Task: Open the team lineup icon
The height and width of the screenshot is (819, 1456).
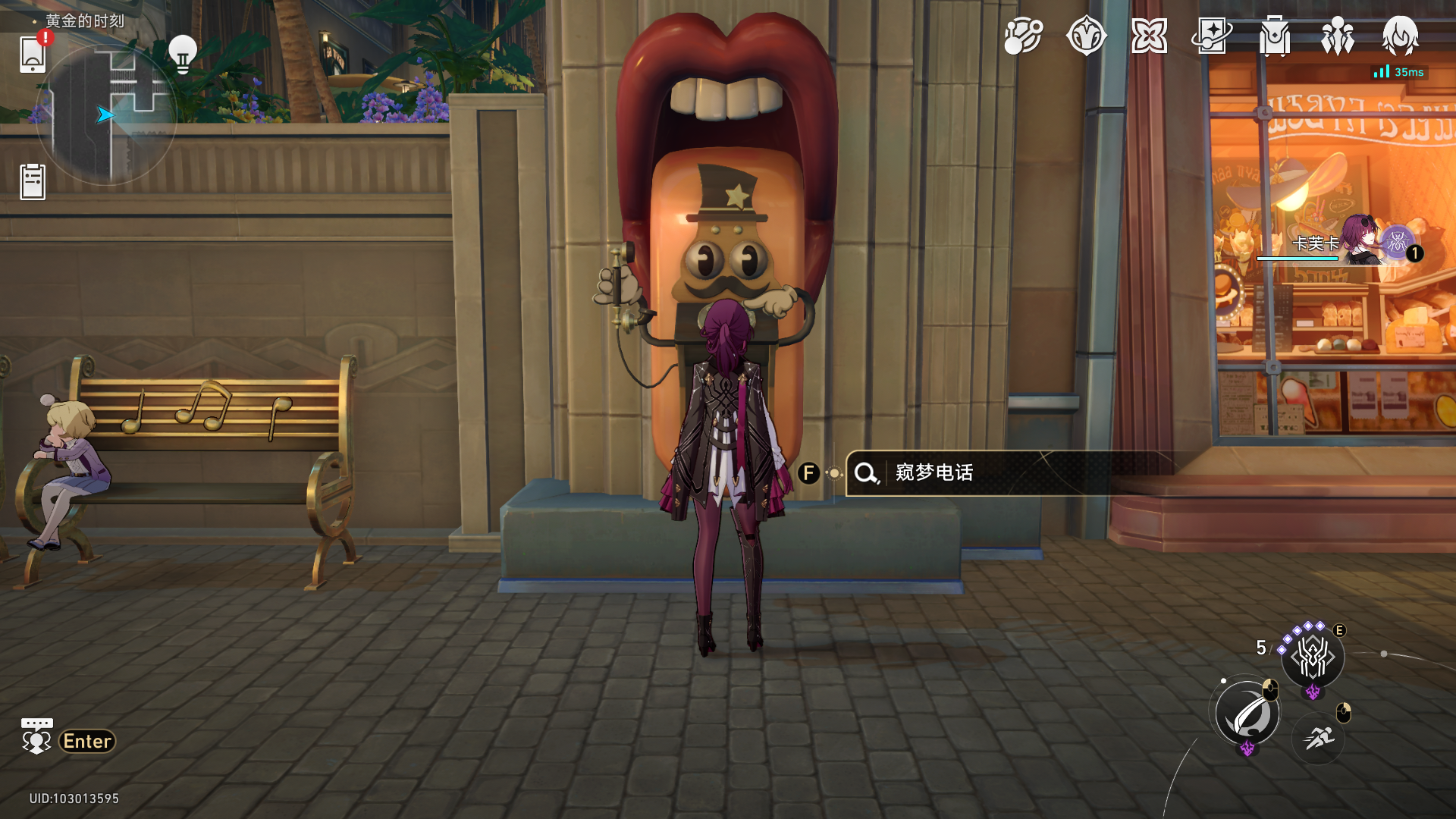Action: [1337, 36]
